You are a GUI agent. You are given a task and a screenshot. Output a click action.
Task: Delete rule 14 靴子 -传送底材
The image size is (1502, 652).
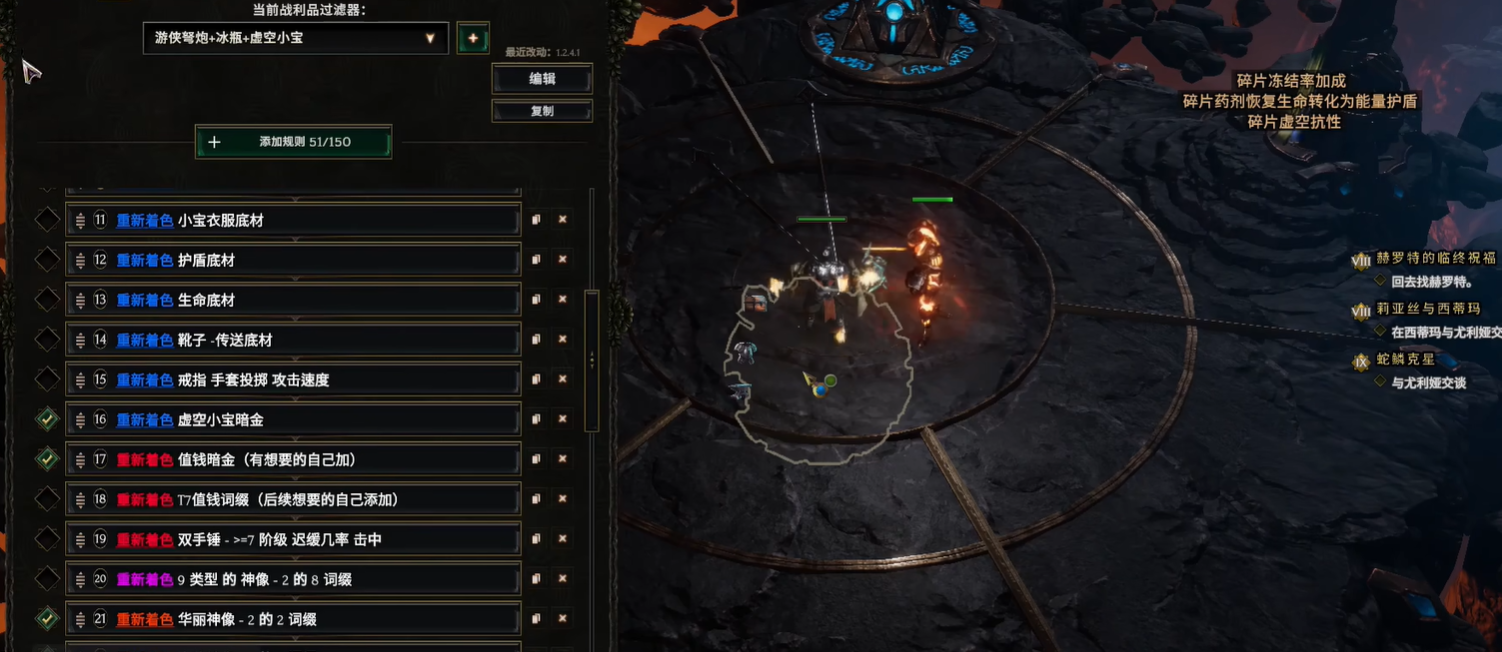point(563,339)
